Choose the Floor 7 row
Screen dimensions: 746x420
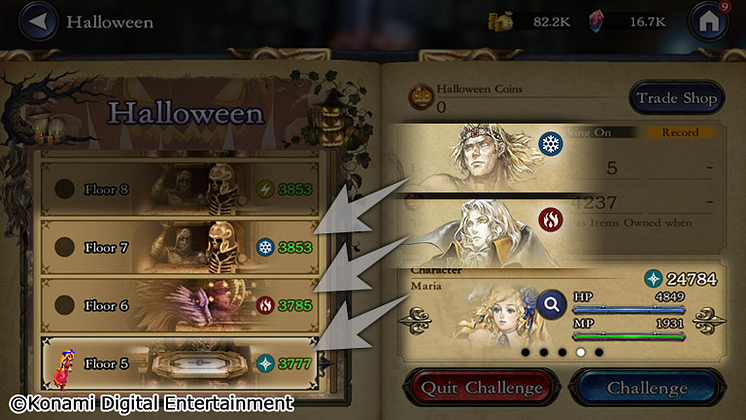coord(180,247)
